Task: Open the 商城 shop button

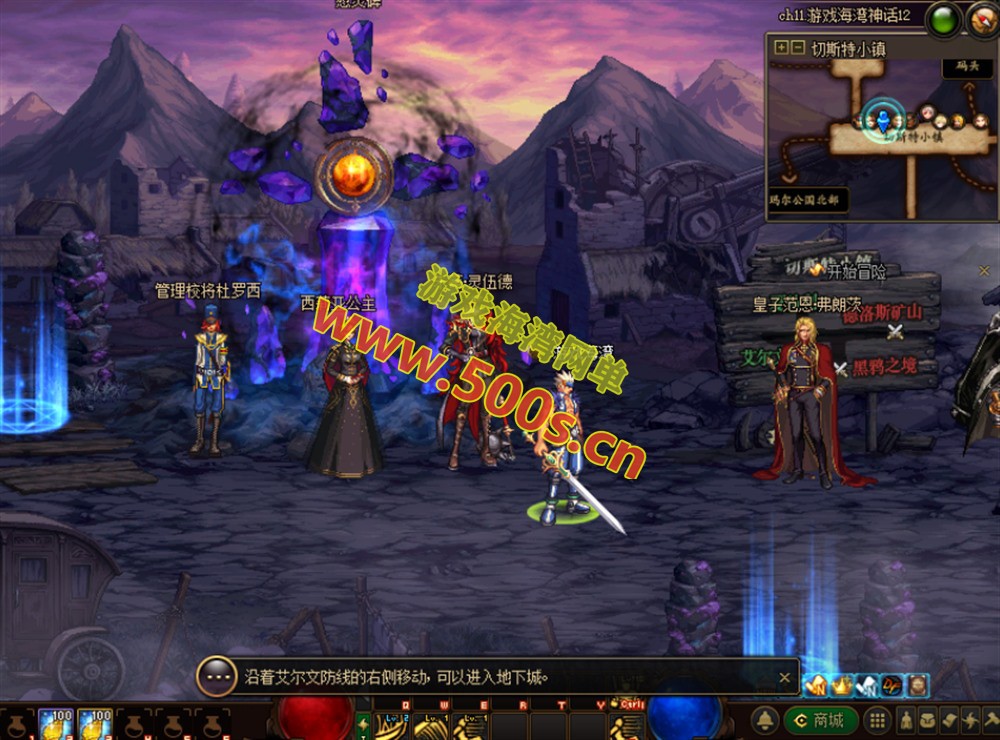Action: click(x=819, y=720)
